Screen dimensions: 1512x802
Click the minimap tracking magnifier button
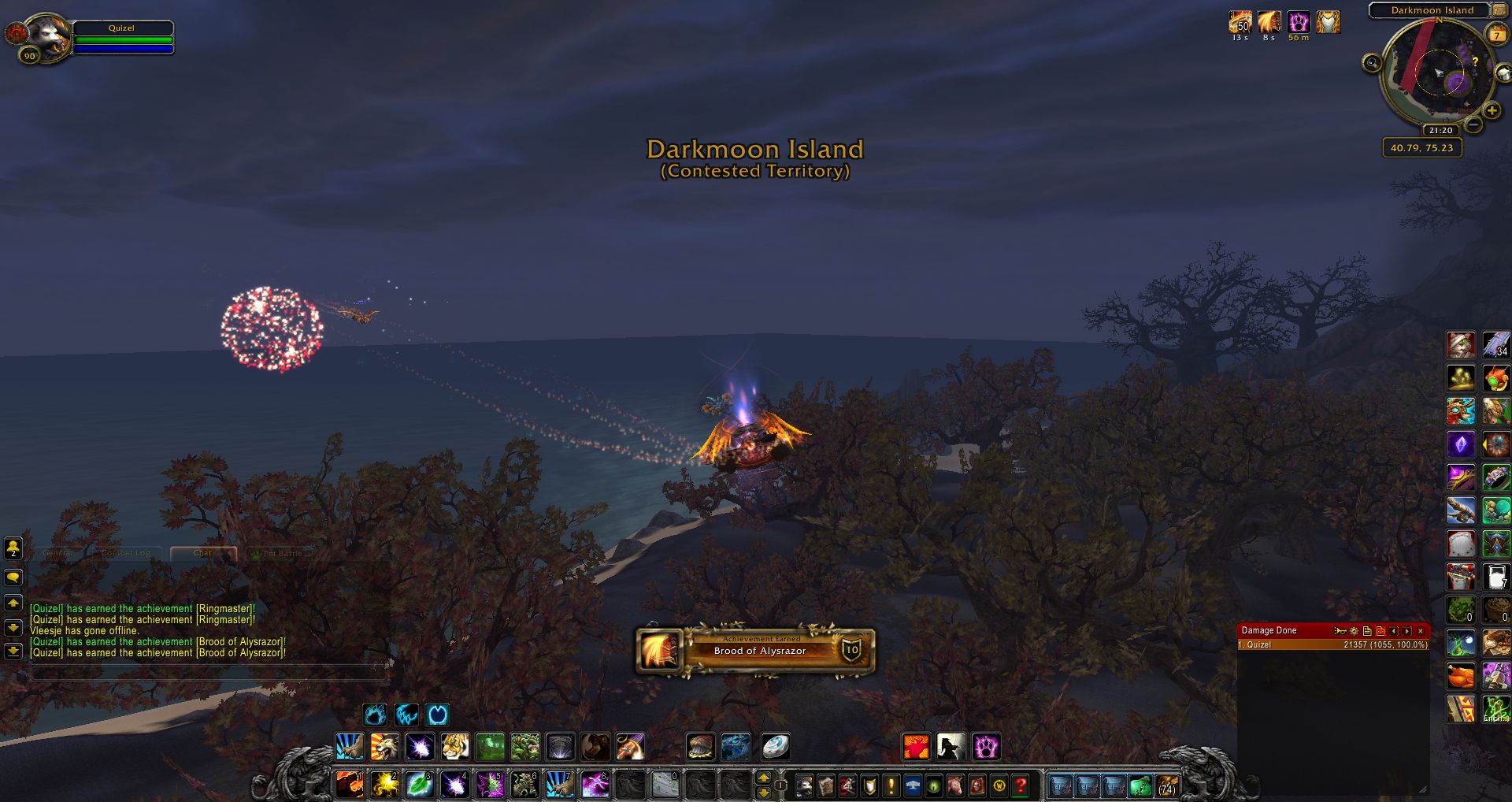click(1372, 63)
